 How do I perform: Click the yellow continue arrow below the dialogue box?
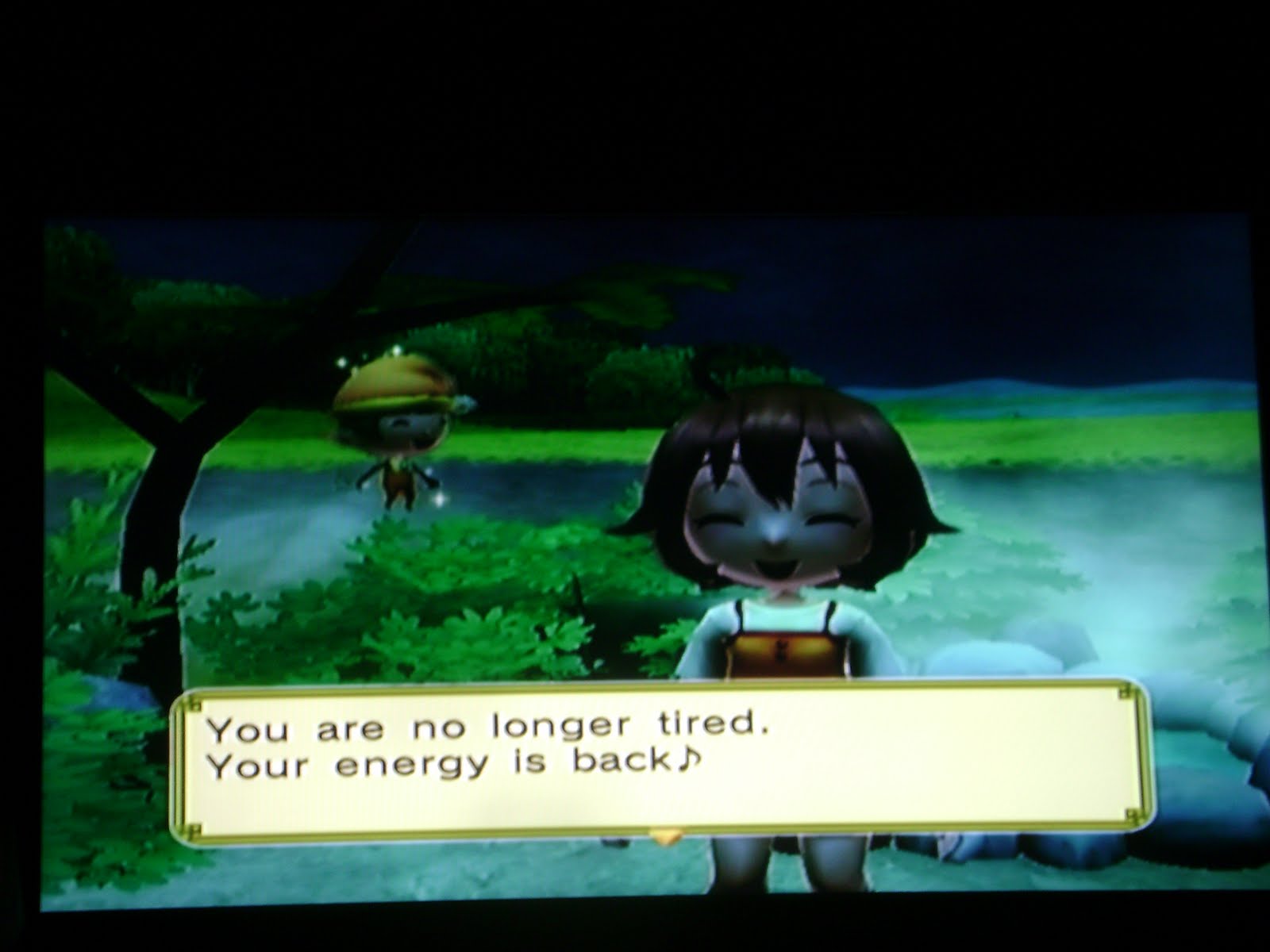point(665,835)
